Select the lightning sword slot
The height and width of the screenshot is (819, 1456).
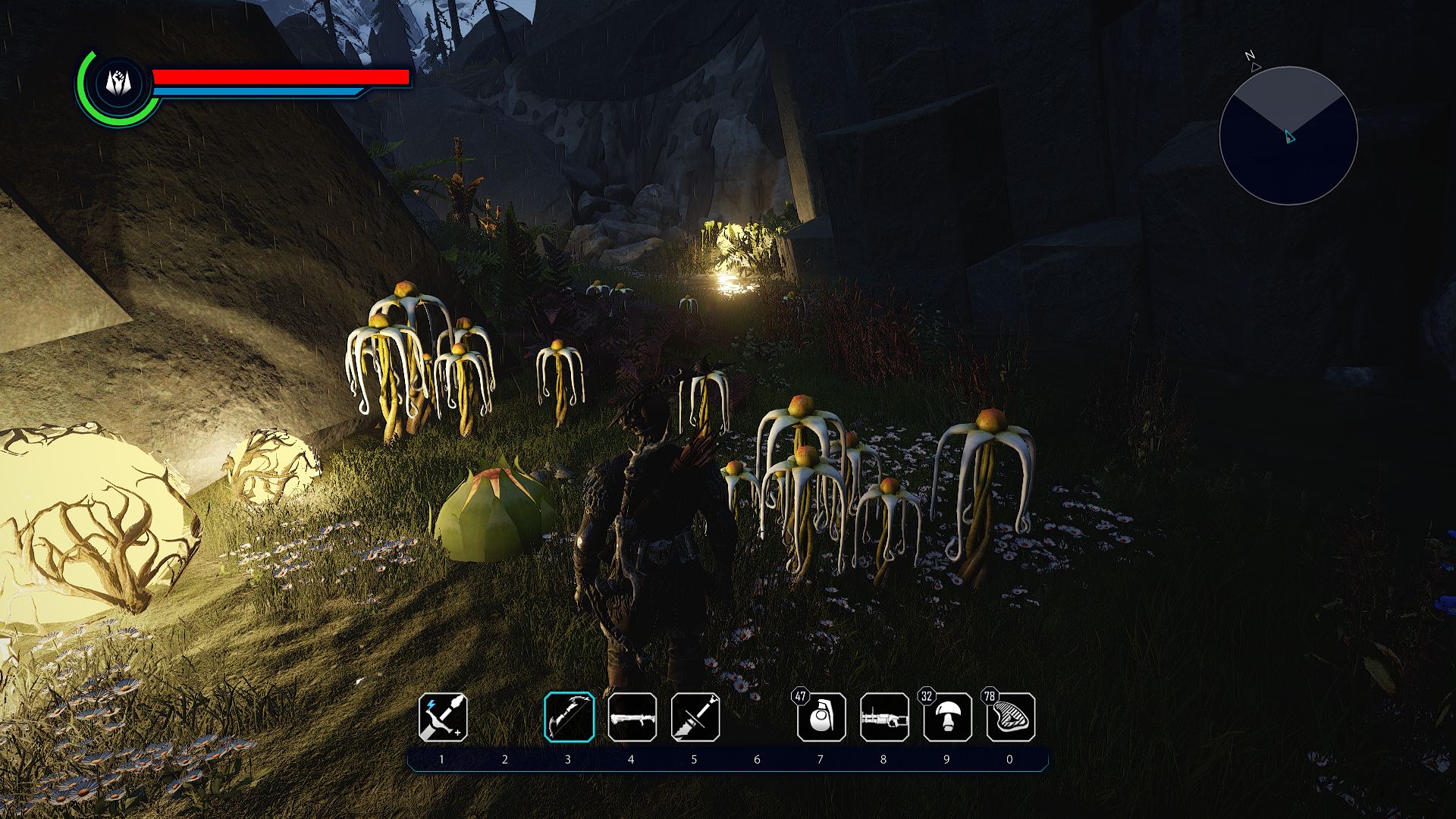click(443, 717)
